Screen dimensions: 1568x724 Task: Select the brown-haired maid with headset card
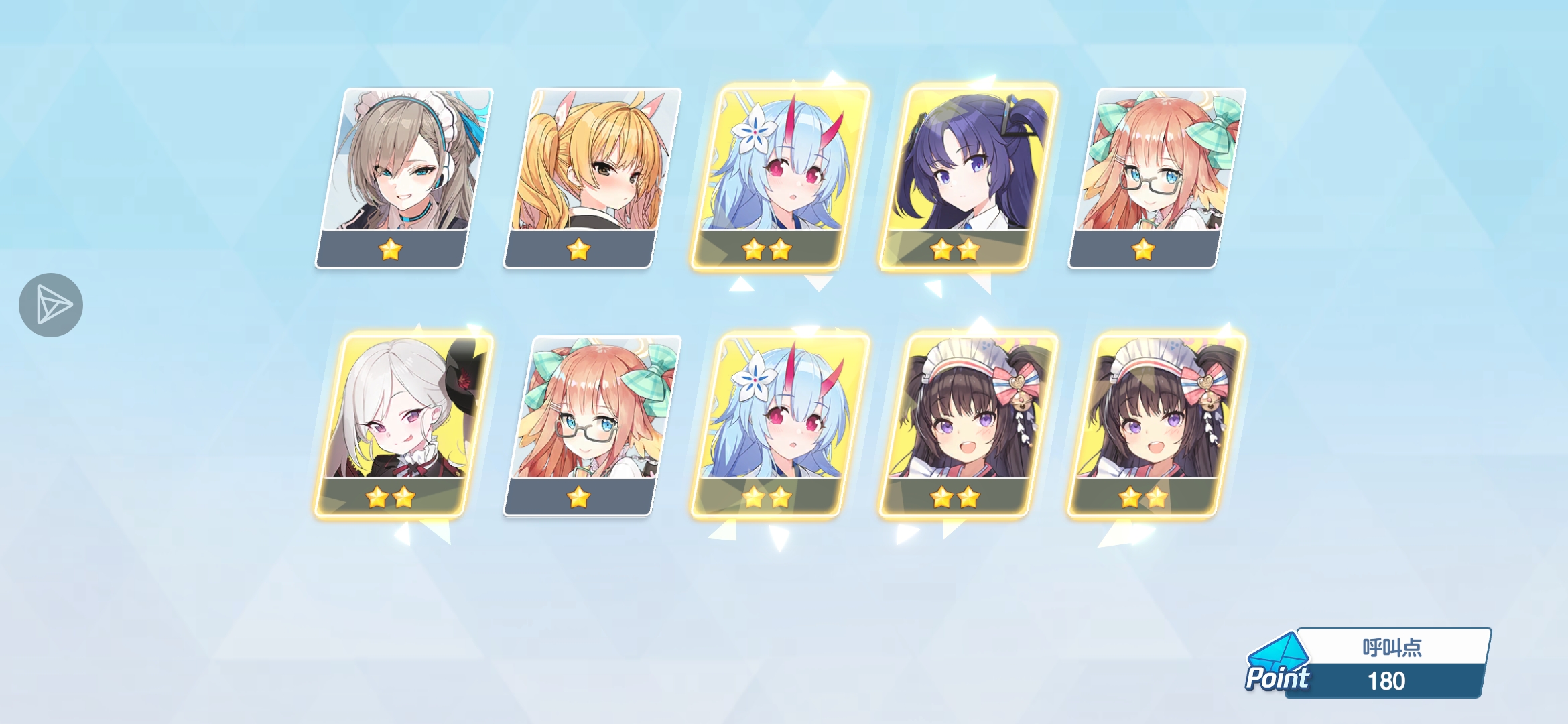pyautogui.click(x=404, y=178)
